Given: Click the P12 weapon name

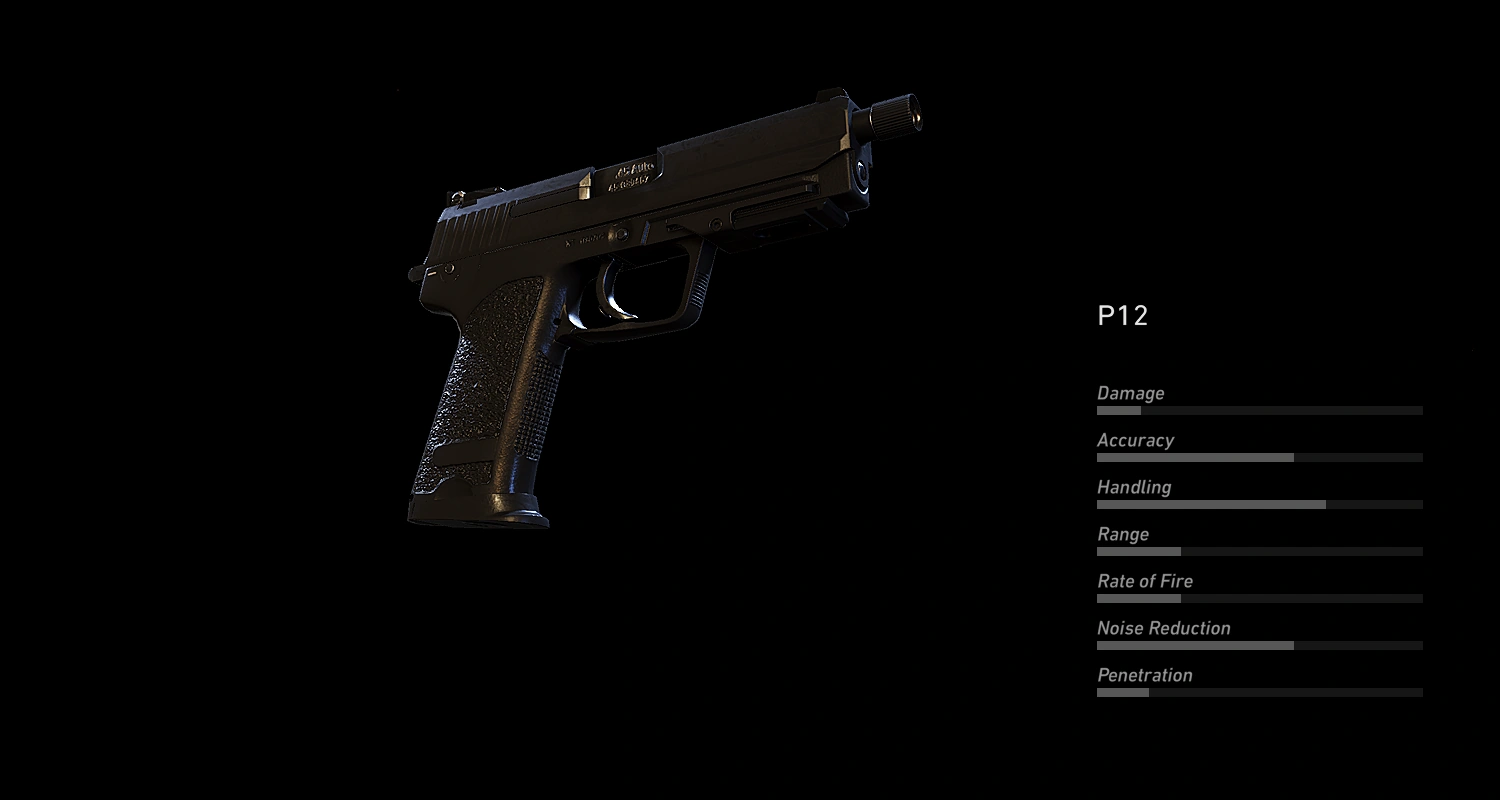Looking at the screenshot, I should coord(1124,316).
